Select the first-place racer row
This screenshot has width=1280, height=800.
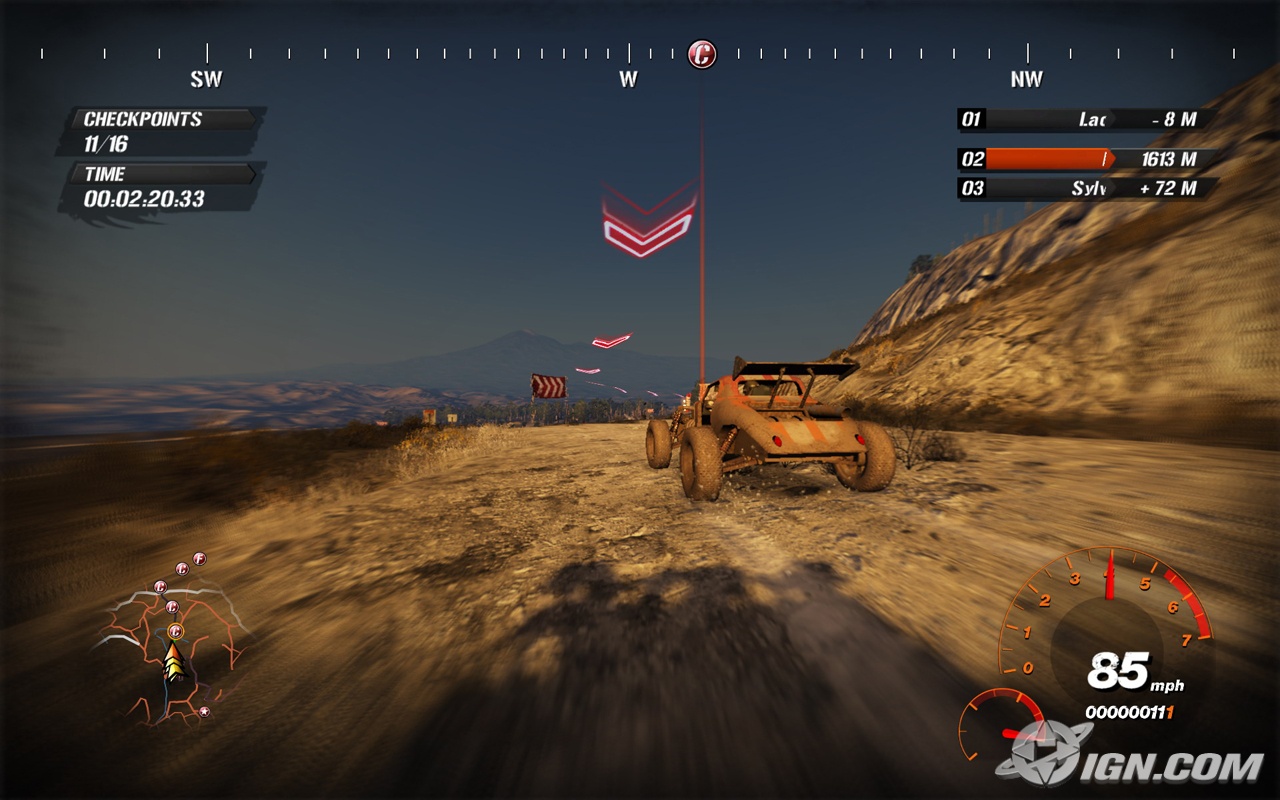[x=1088, y=120]
